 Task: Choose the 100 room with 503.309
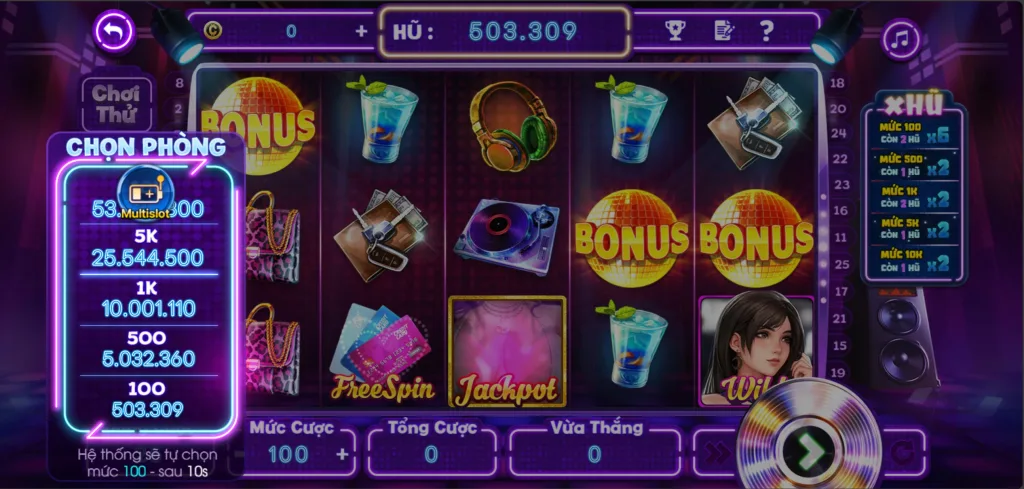click(148, 399)
